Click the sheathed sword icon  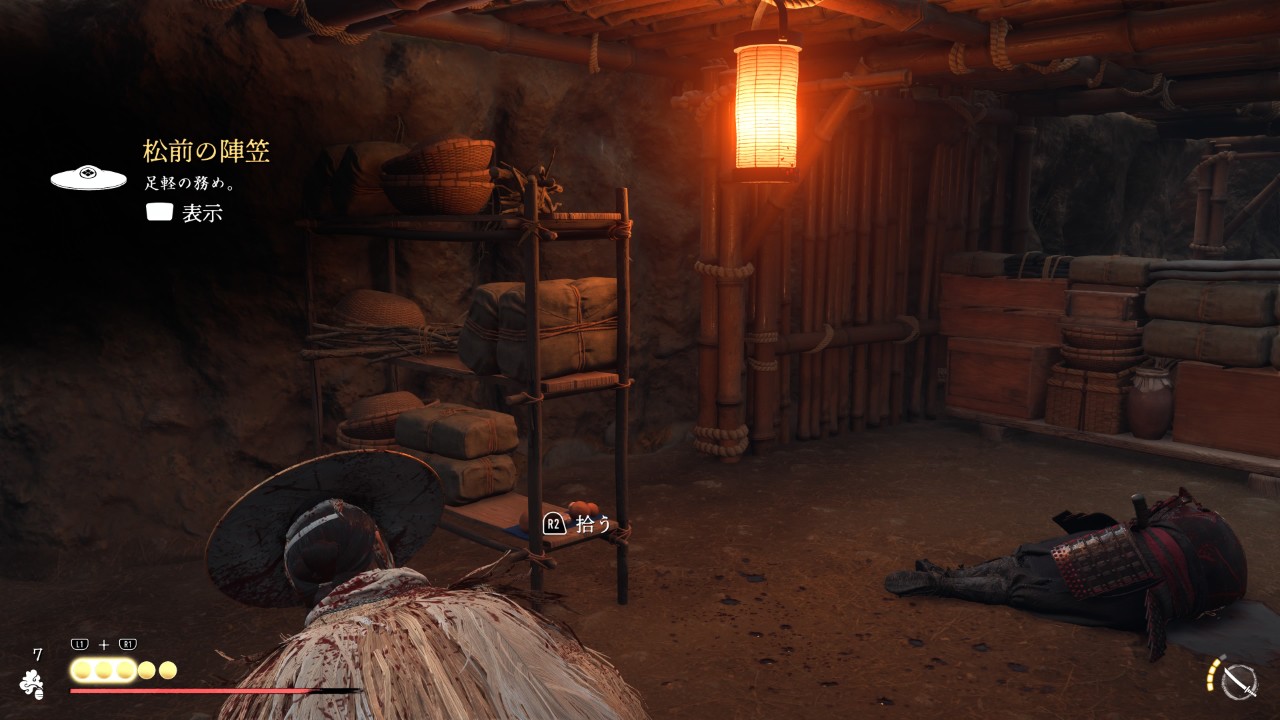(x=1239, y=681)
